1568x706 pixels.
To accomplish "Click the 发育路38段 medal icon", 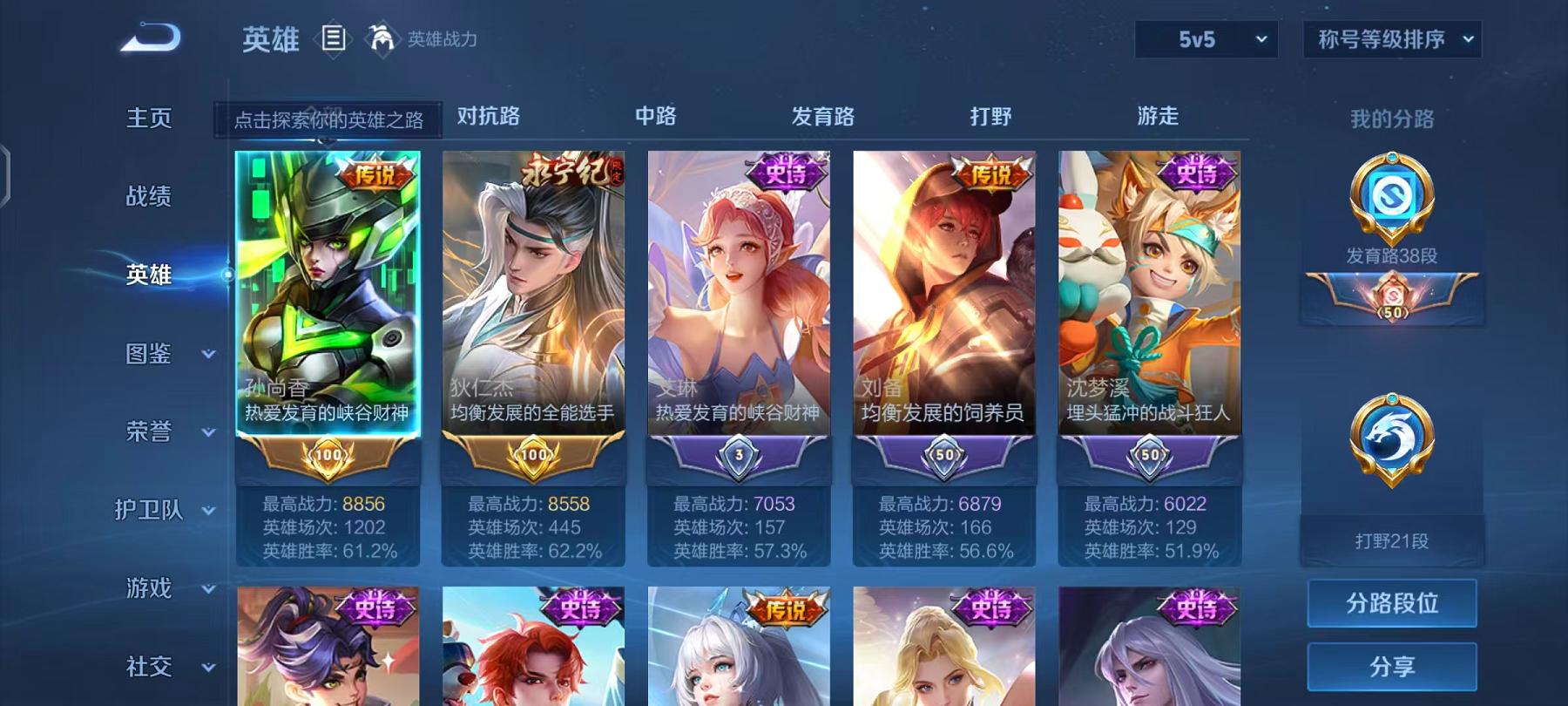I will coord(1391,193).
